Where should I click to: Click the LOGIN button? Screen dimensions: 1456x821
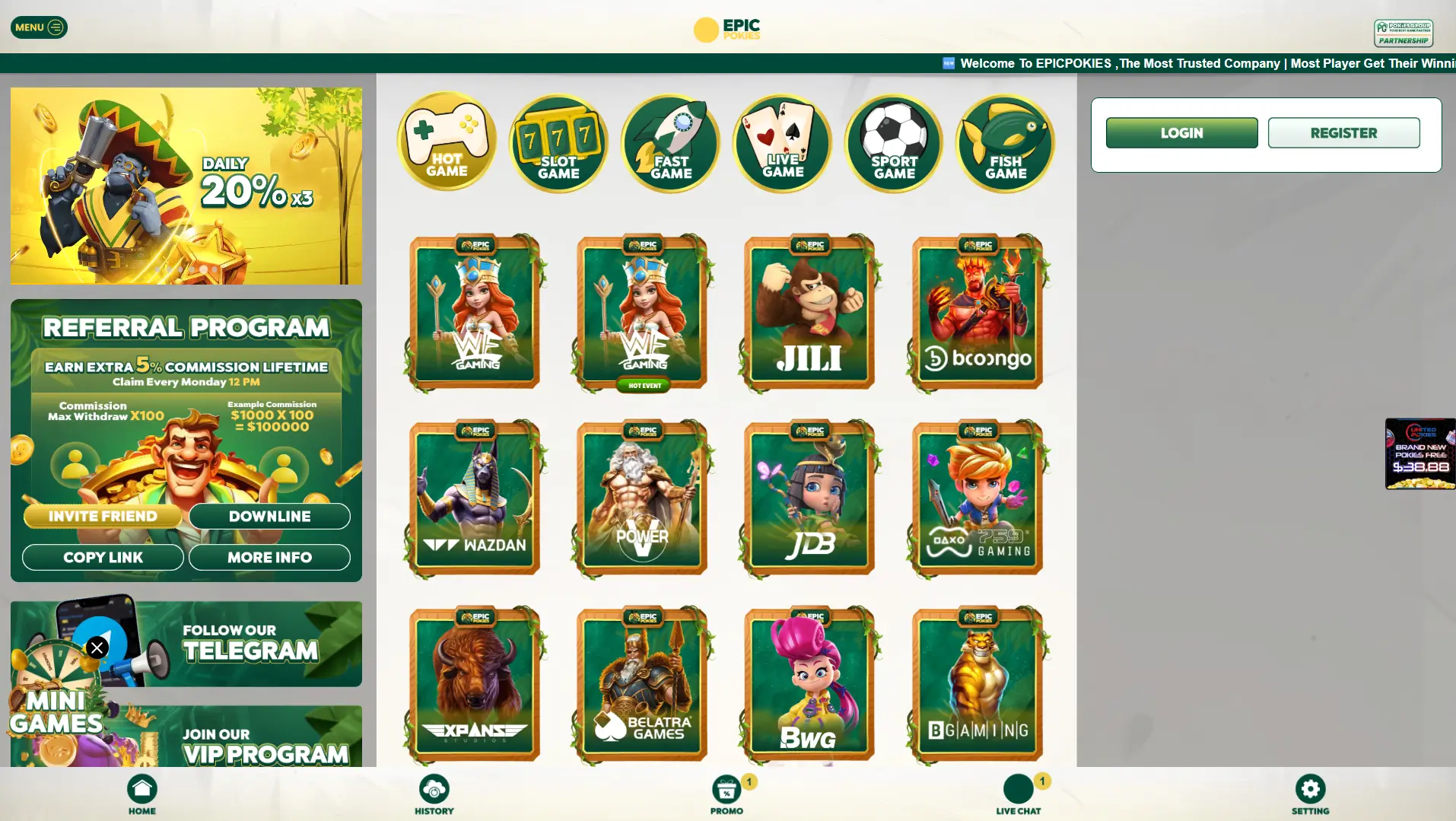tap(1181, 132)
